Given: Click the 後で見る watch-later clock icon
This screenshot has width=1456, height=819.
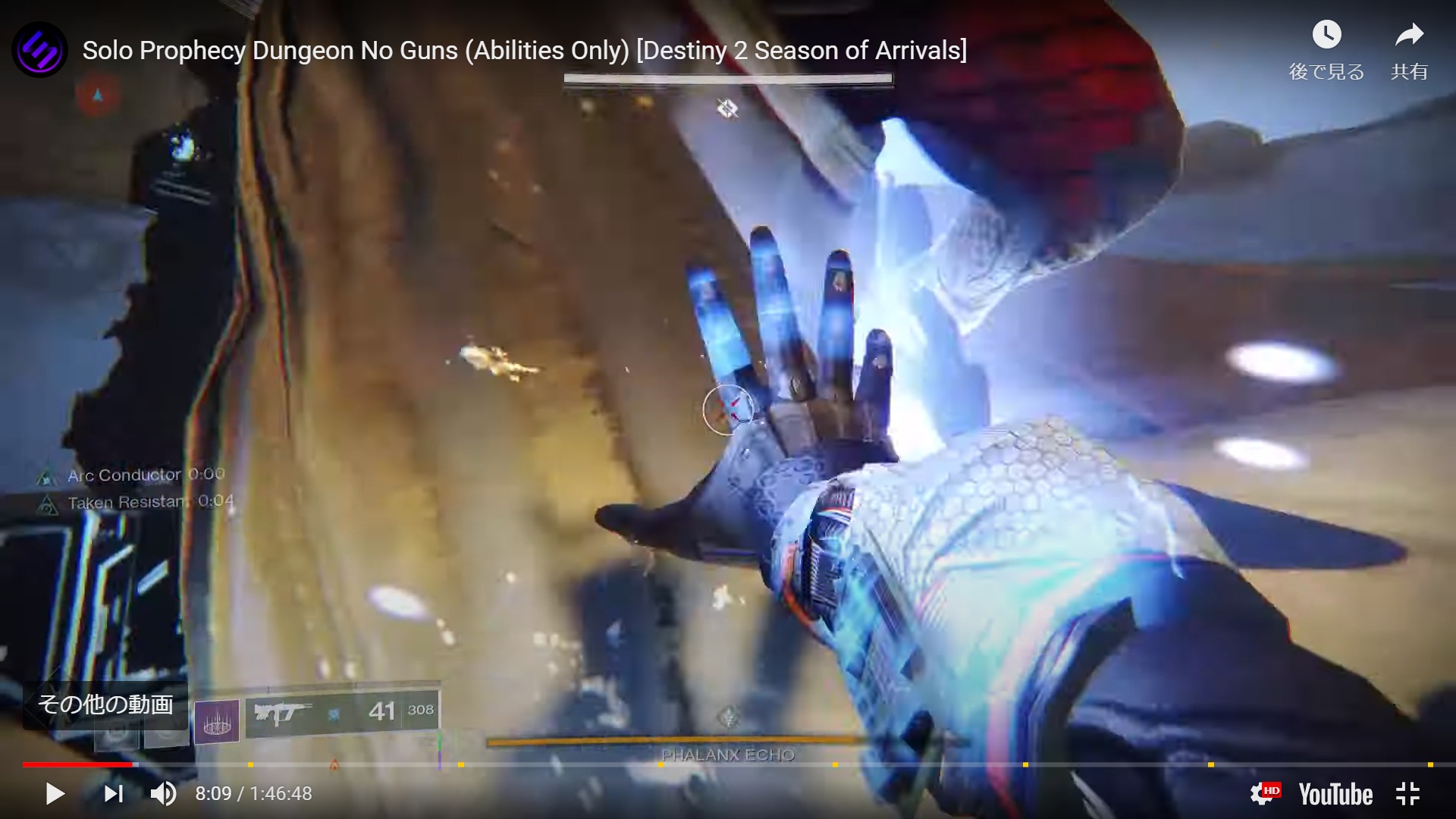Looking at the screenshot, I should (1326, 35).
